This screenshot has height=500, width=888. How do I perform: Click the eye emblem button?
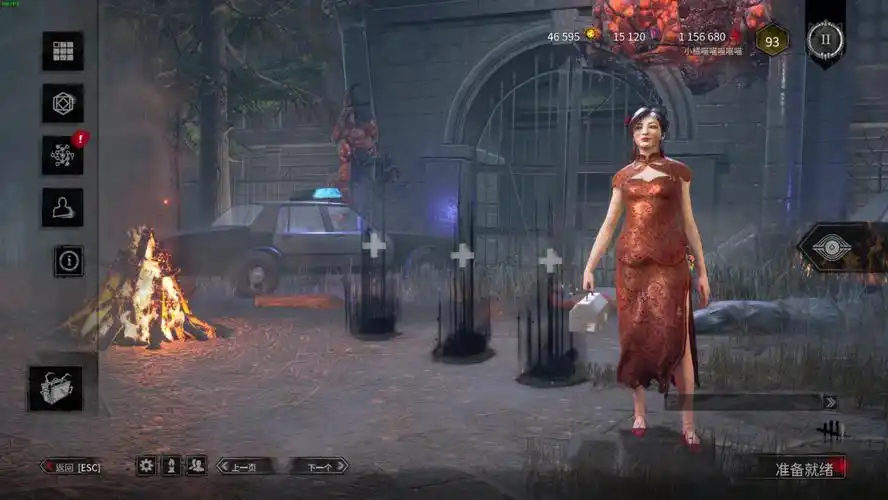(832, 248)
